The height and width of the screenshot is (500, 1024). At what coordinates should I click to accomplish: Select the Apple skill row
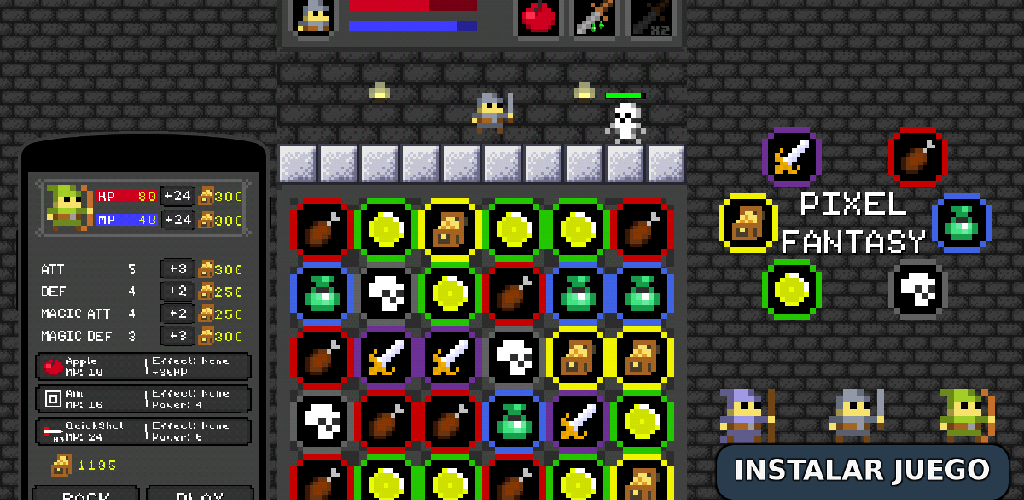[144, 367]
